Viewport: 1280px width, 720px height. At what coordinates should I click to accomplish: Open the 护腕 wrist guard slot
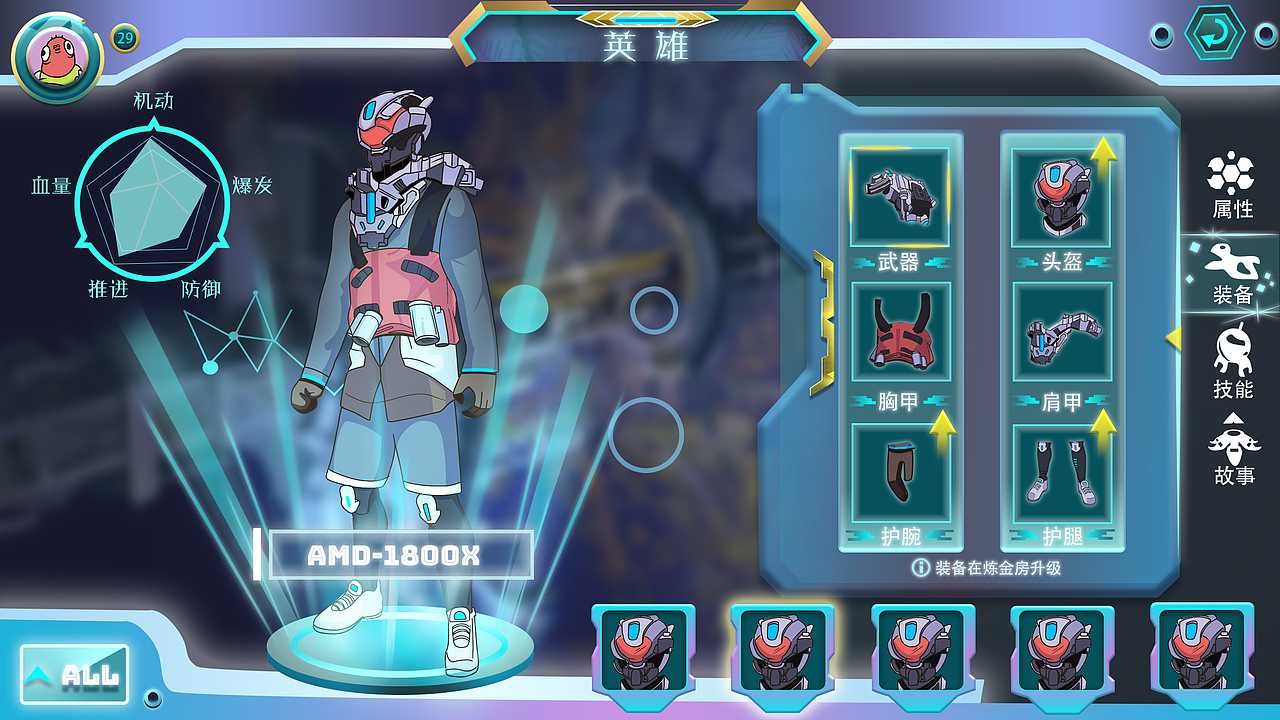pos(900,468)
